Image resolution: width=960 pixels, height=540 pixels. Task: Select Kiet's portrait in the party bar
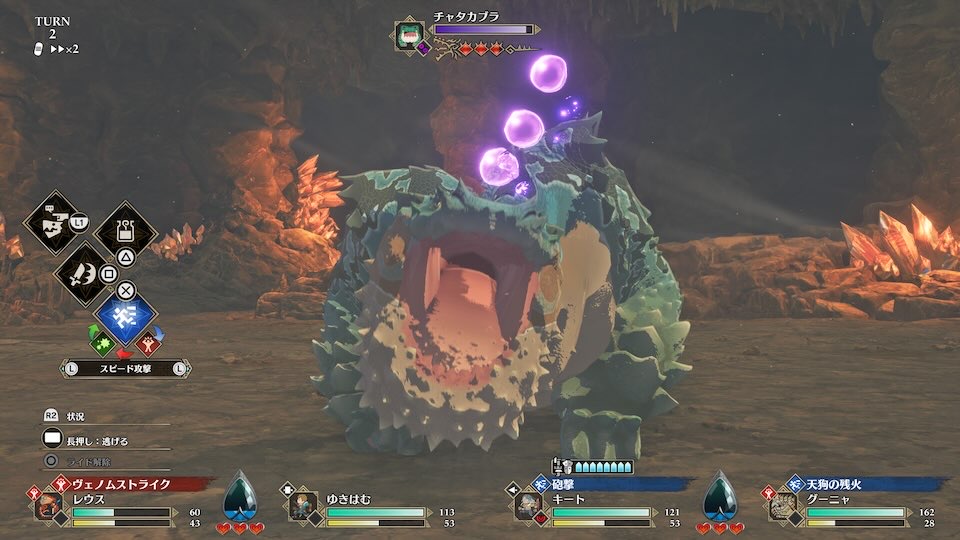pos(528,506)
